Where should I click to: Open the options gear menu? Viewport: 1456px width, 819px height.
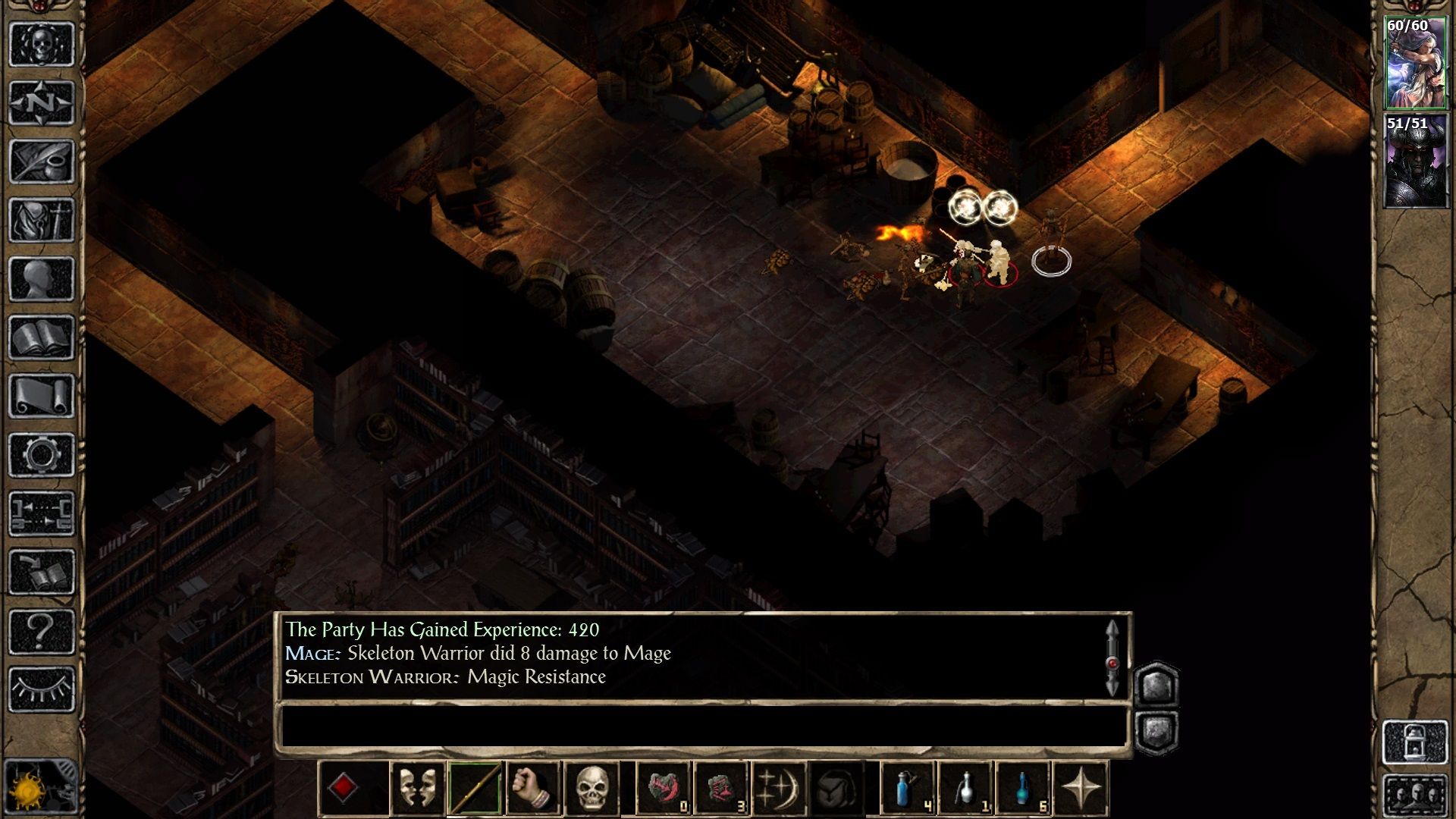[42, 455]
